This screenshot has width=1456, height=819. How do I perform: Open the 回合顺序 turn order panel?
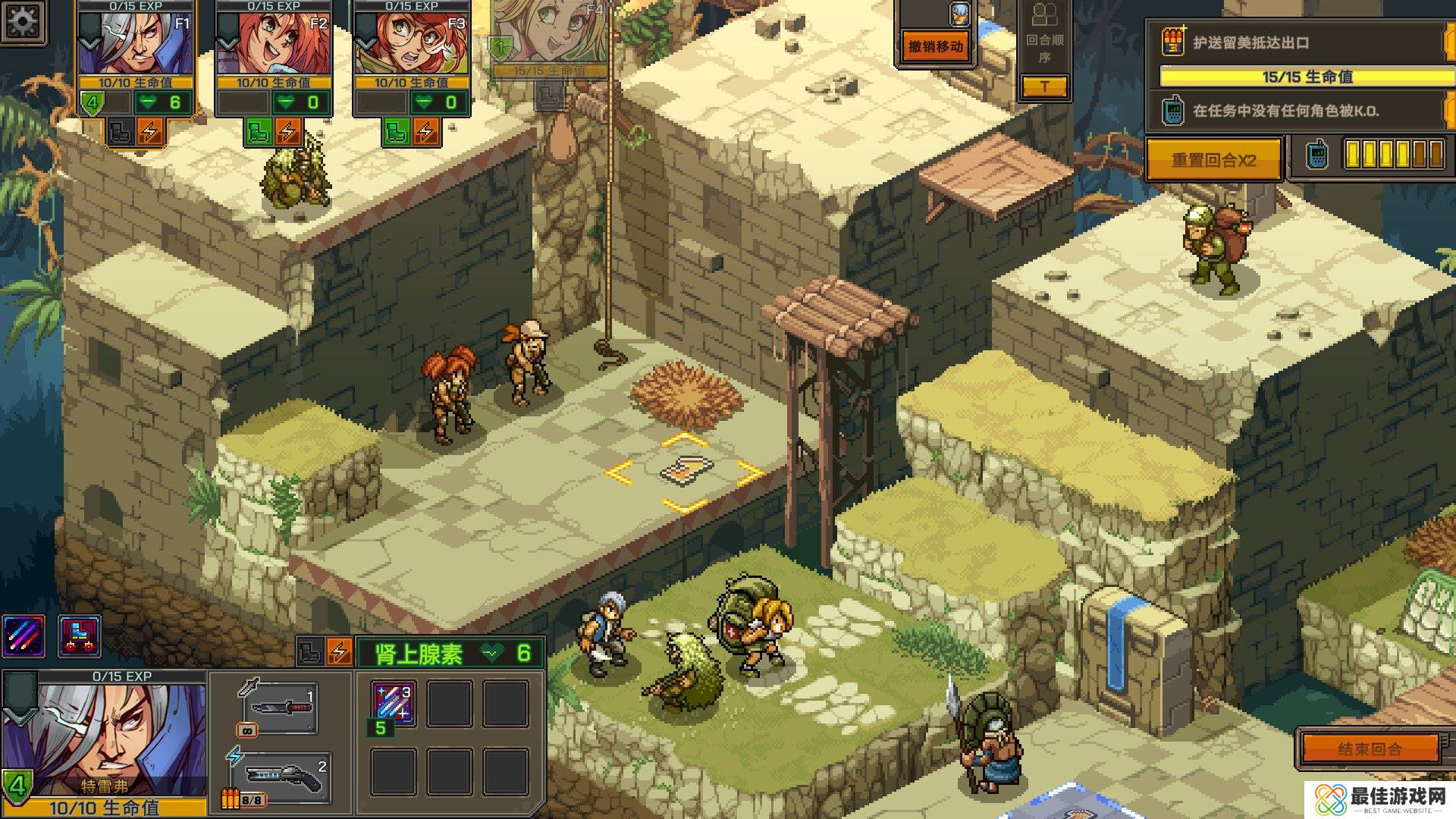(1044, 45)
